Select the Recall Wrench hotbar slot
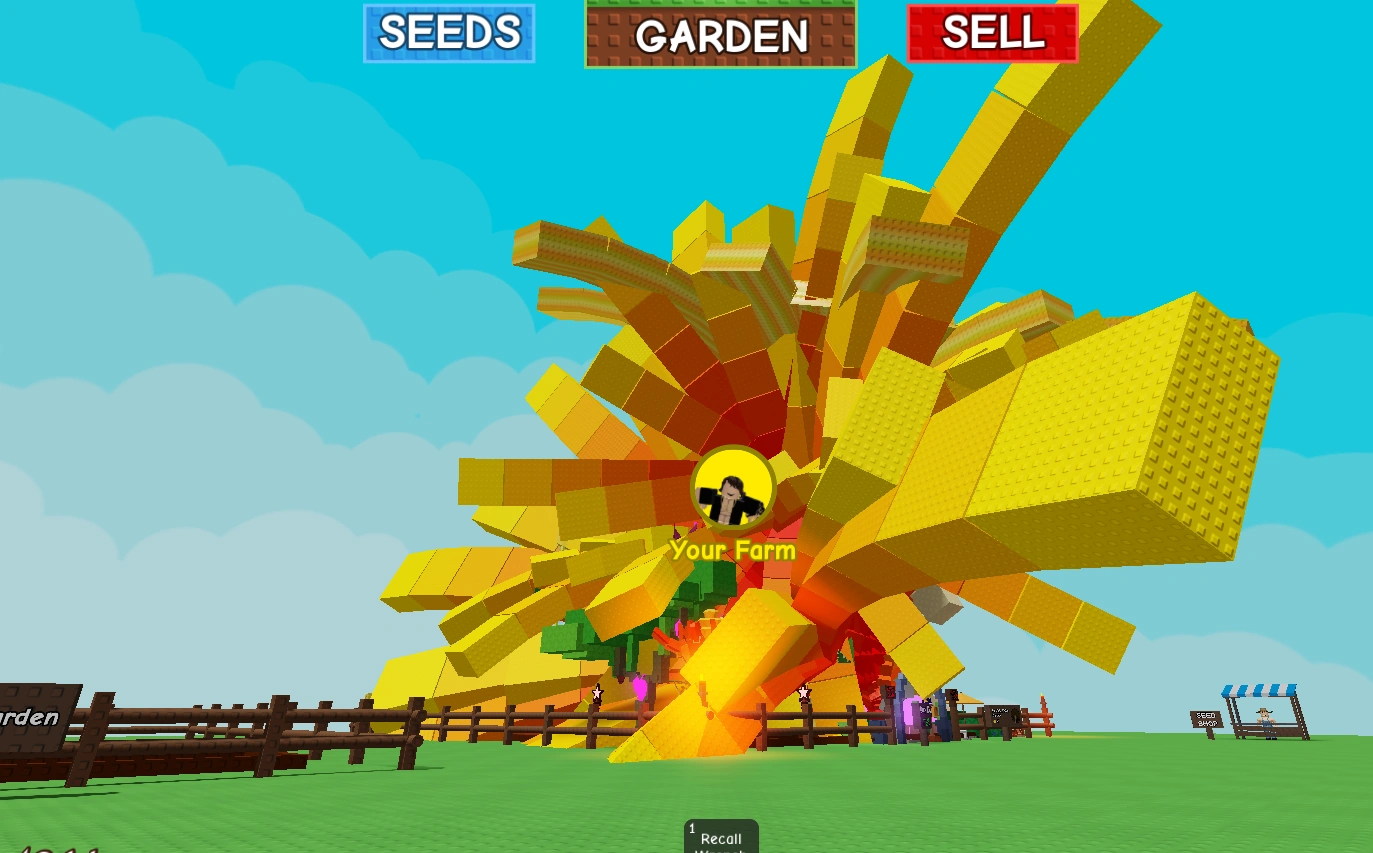Viewport: 1373px width, 853px height. pos(719,838)
